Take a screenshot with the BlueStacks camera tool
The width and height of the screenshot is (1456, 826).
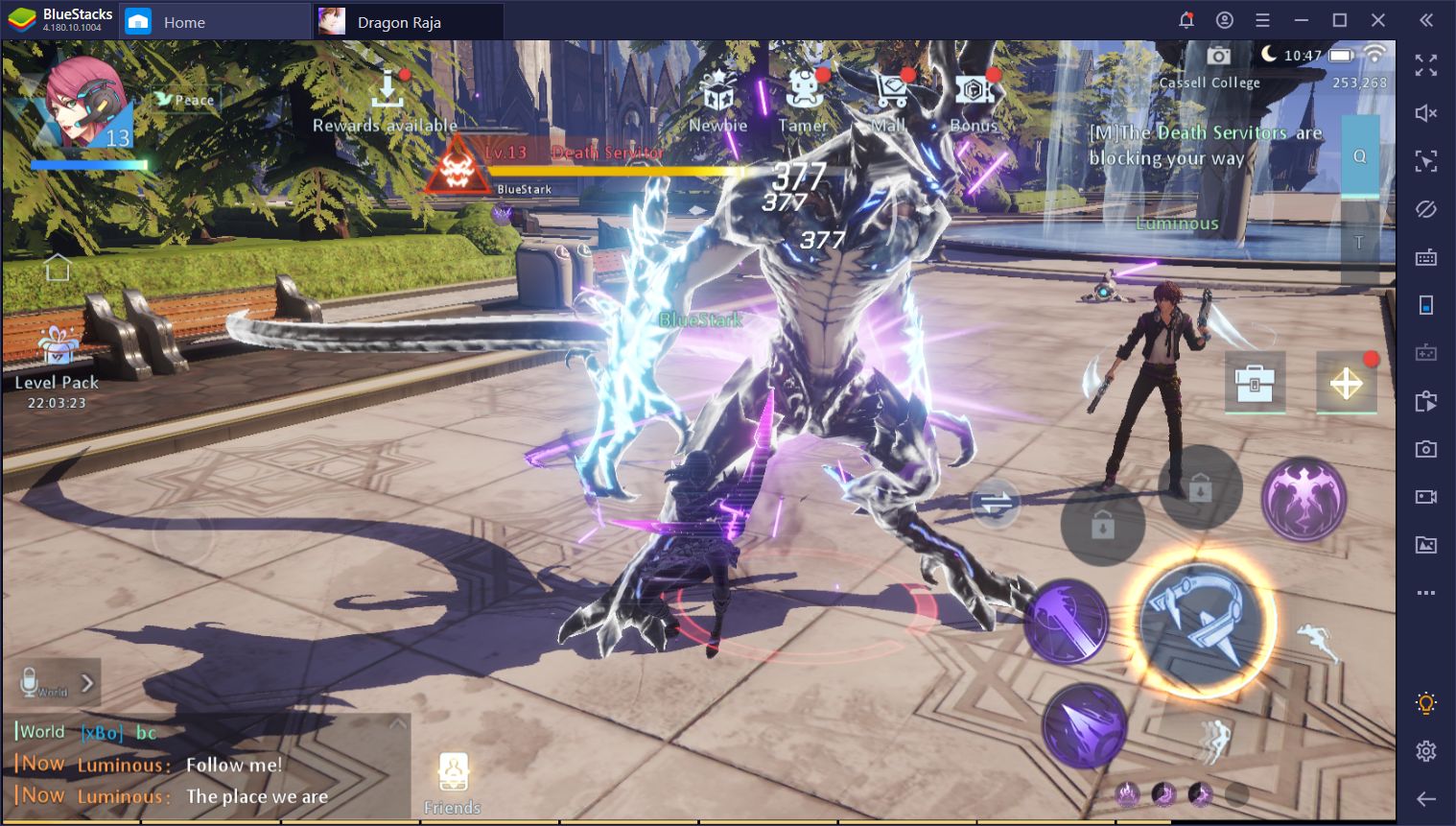click(x=1426, y=448)
